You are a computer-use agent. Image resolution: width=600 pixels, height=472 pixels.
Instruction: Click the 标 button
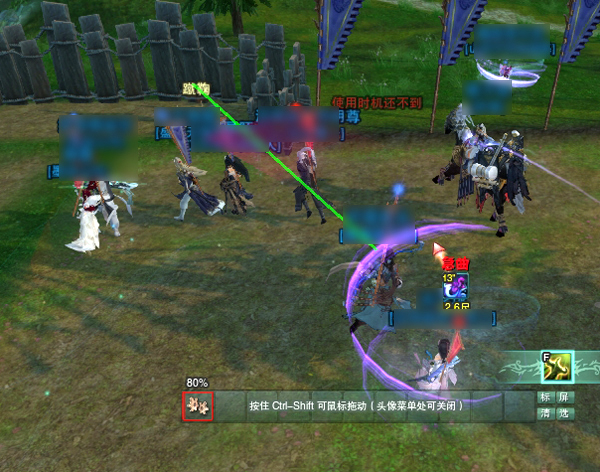pyautogui.click(x=545, y=397)
